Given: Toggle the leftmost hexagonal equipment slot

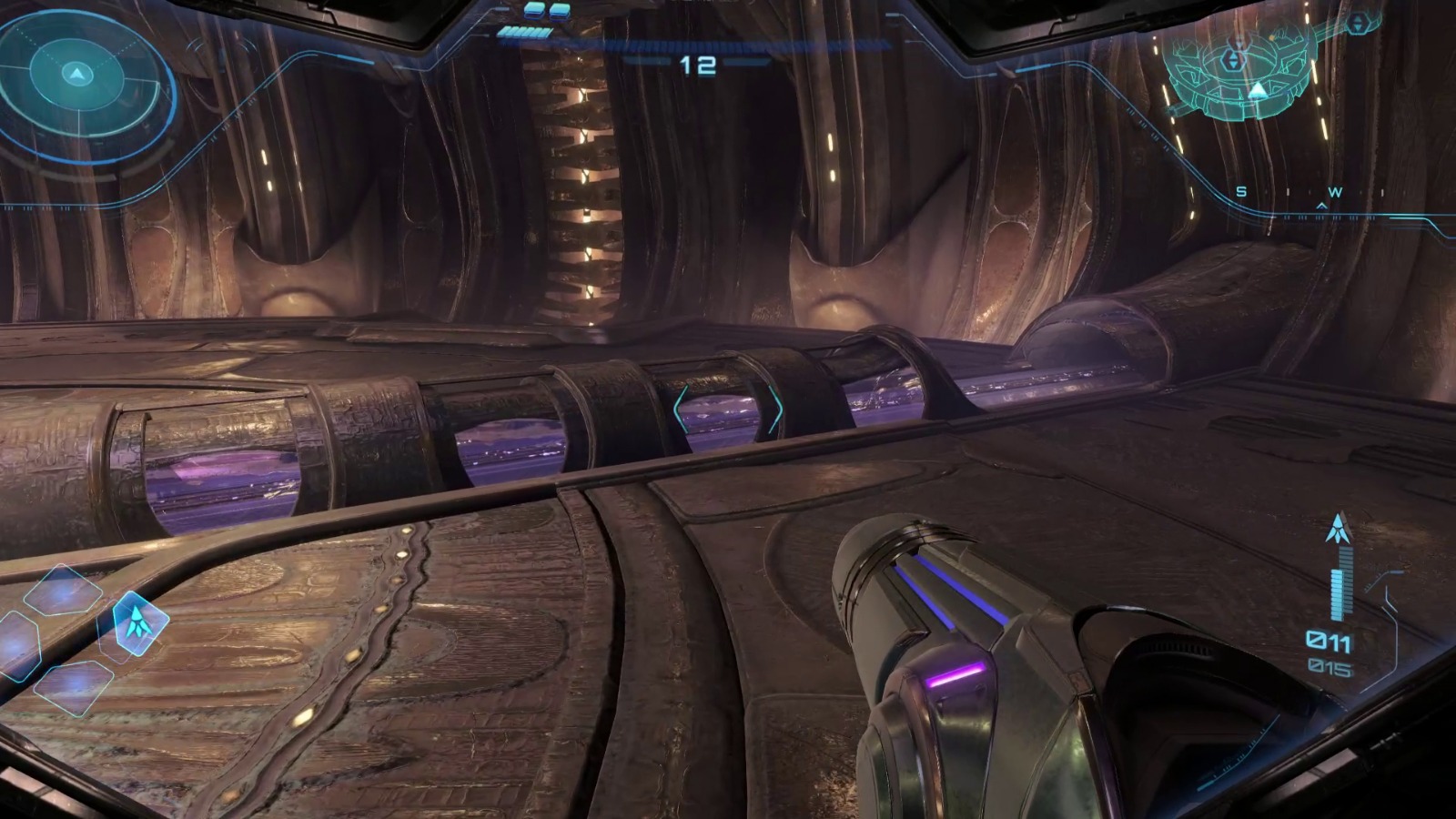Looking at the screenshot, I should 16,646.
